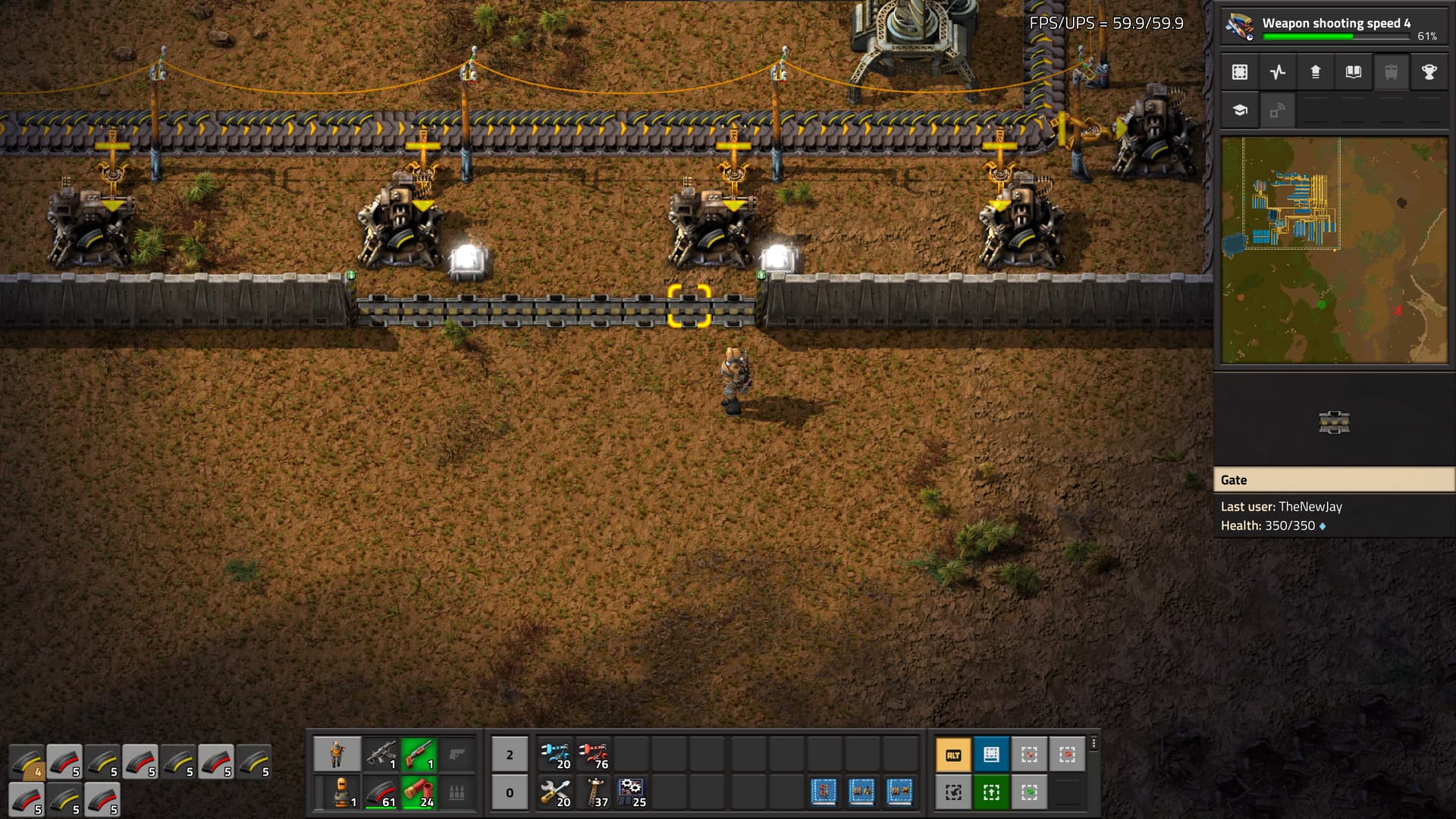Select the assembling machine stack of 25
1456x819 pixels.
pos(632,792)
